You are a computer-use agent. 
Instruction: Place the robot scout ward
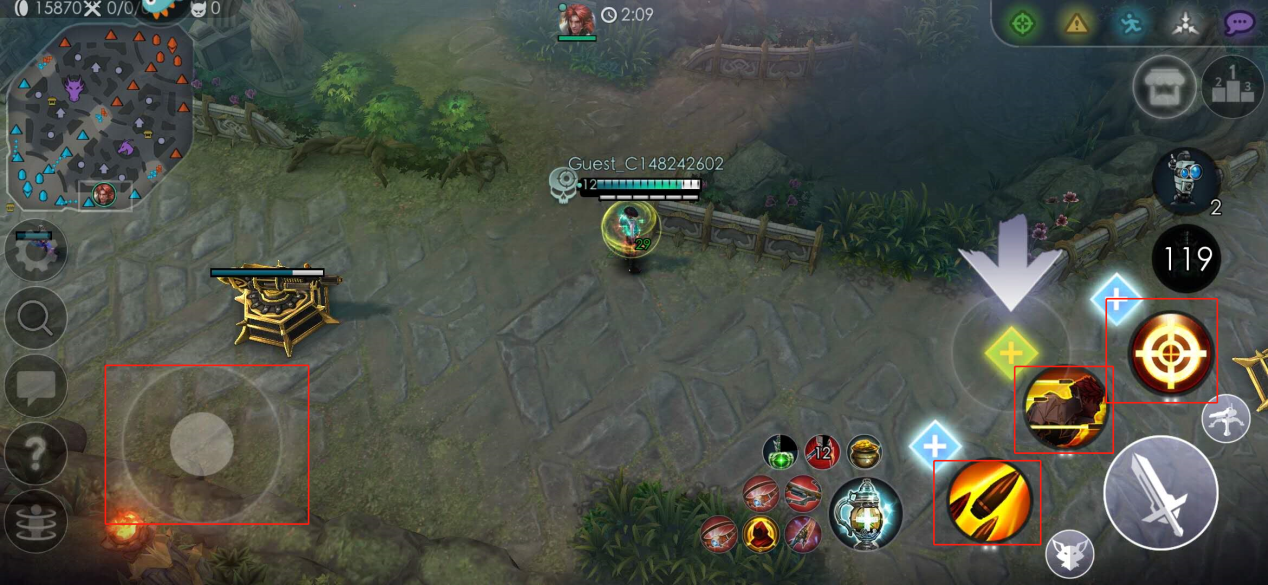[1185, 182]
